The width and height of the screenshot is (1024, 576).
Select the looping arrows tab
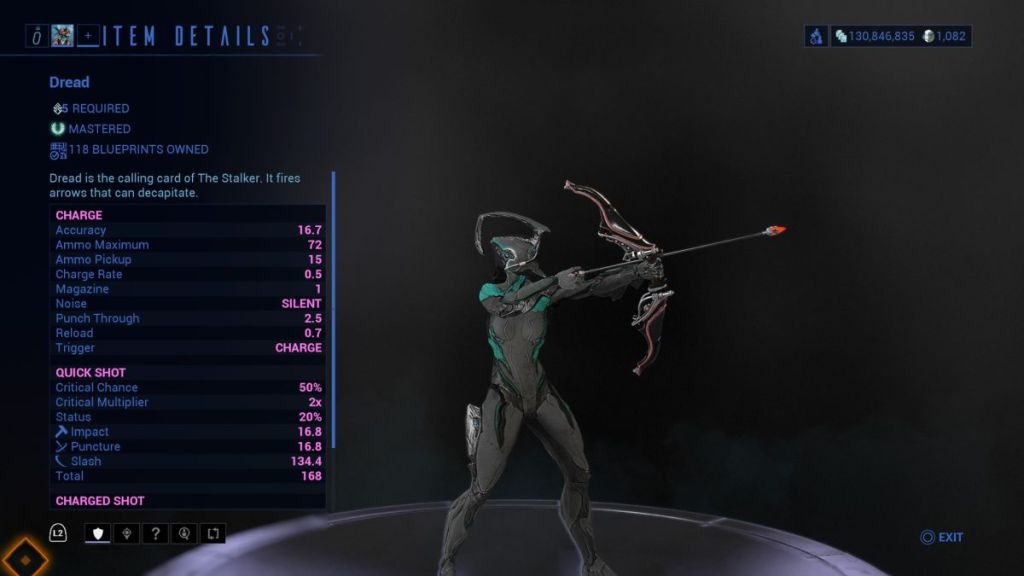[x=213, y=533]
